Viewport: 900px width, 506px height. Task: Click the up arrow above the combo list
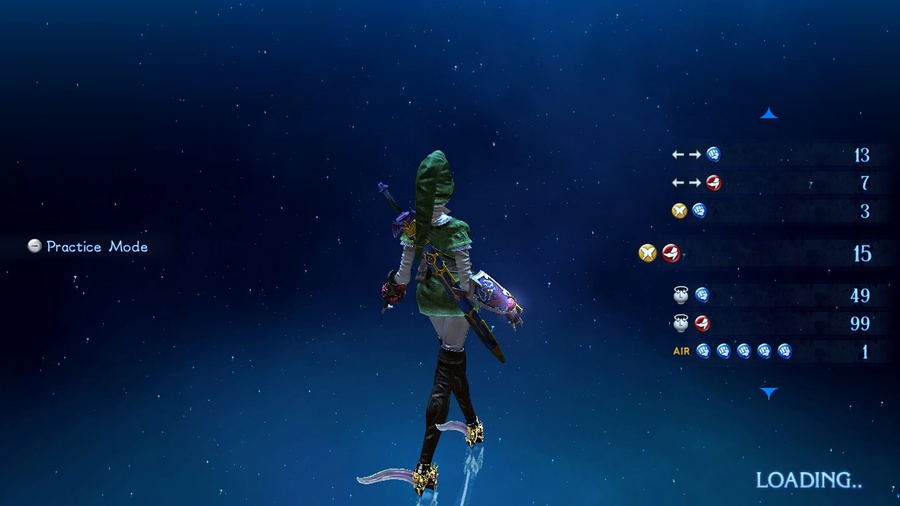point(768,114)
